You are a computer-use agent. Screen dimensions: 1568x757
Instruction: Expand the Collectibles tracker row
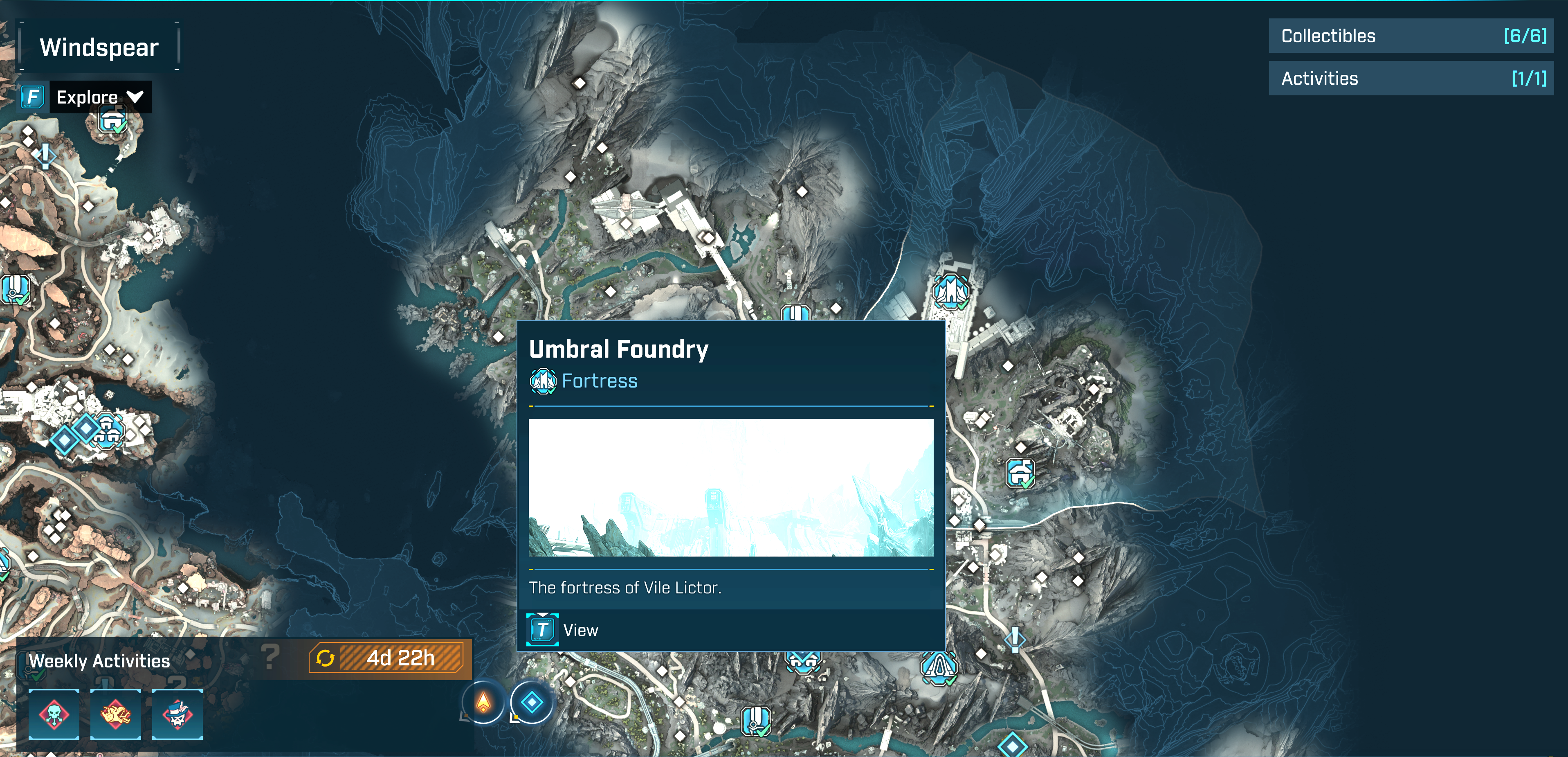1411,36
